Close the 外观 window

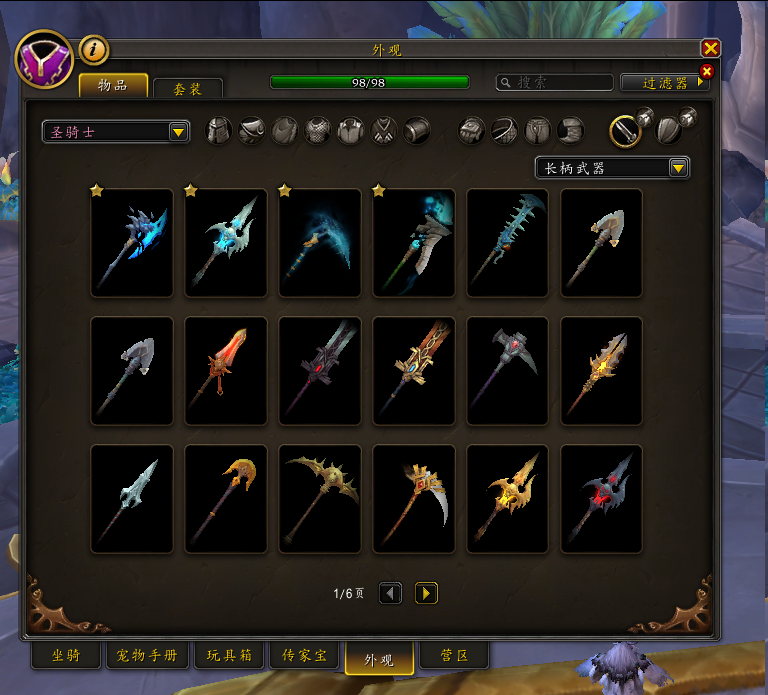(710, 48)
